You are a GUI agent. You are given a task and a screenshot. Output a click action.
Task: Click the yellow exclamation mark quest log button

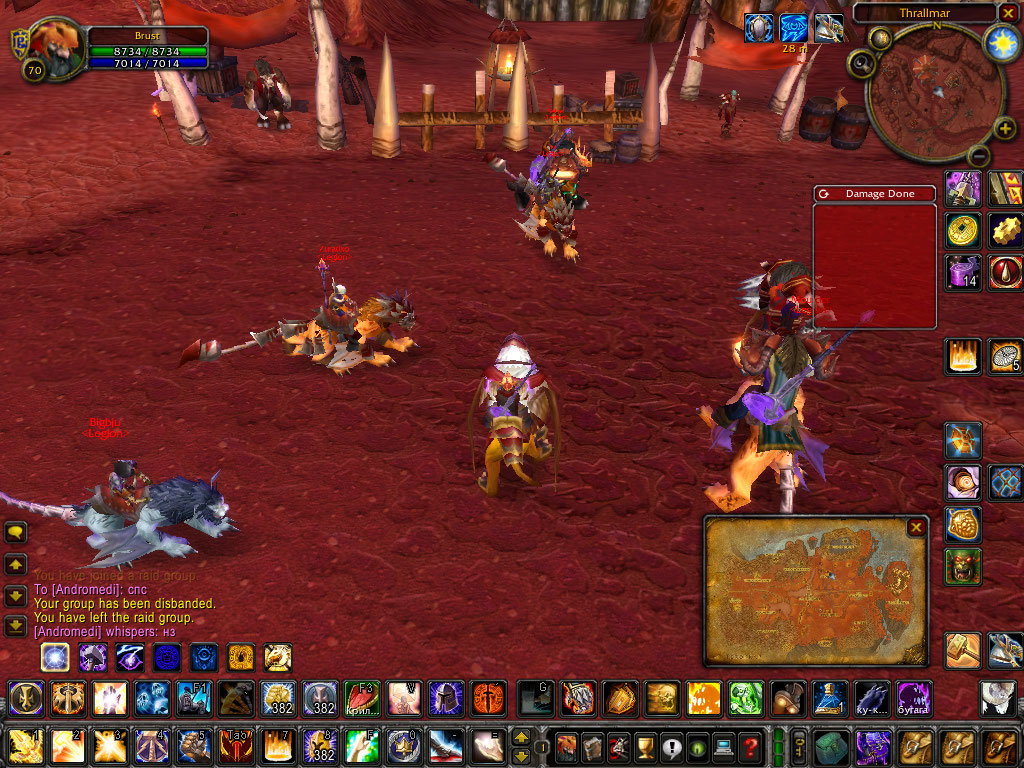tap(670, 746)
